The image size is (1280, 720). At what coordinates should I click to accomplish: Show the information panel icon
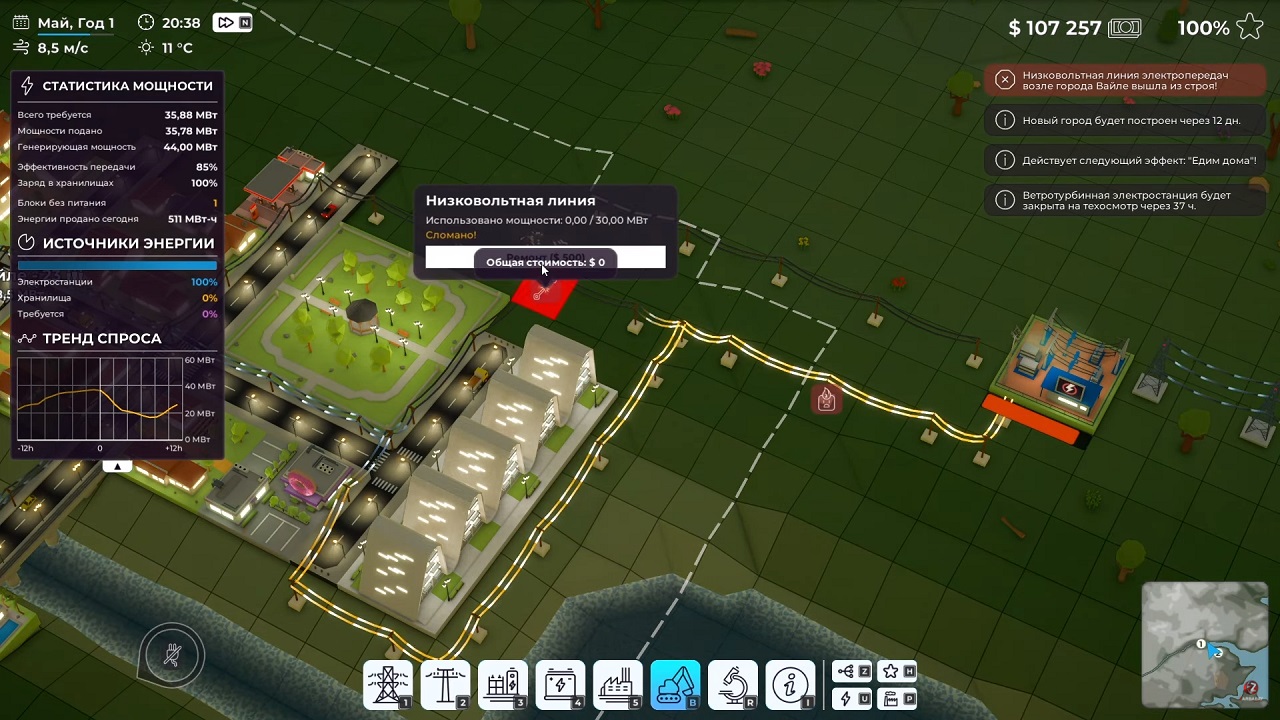coord(791,685)
